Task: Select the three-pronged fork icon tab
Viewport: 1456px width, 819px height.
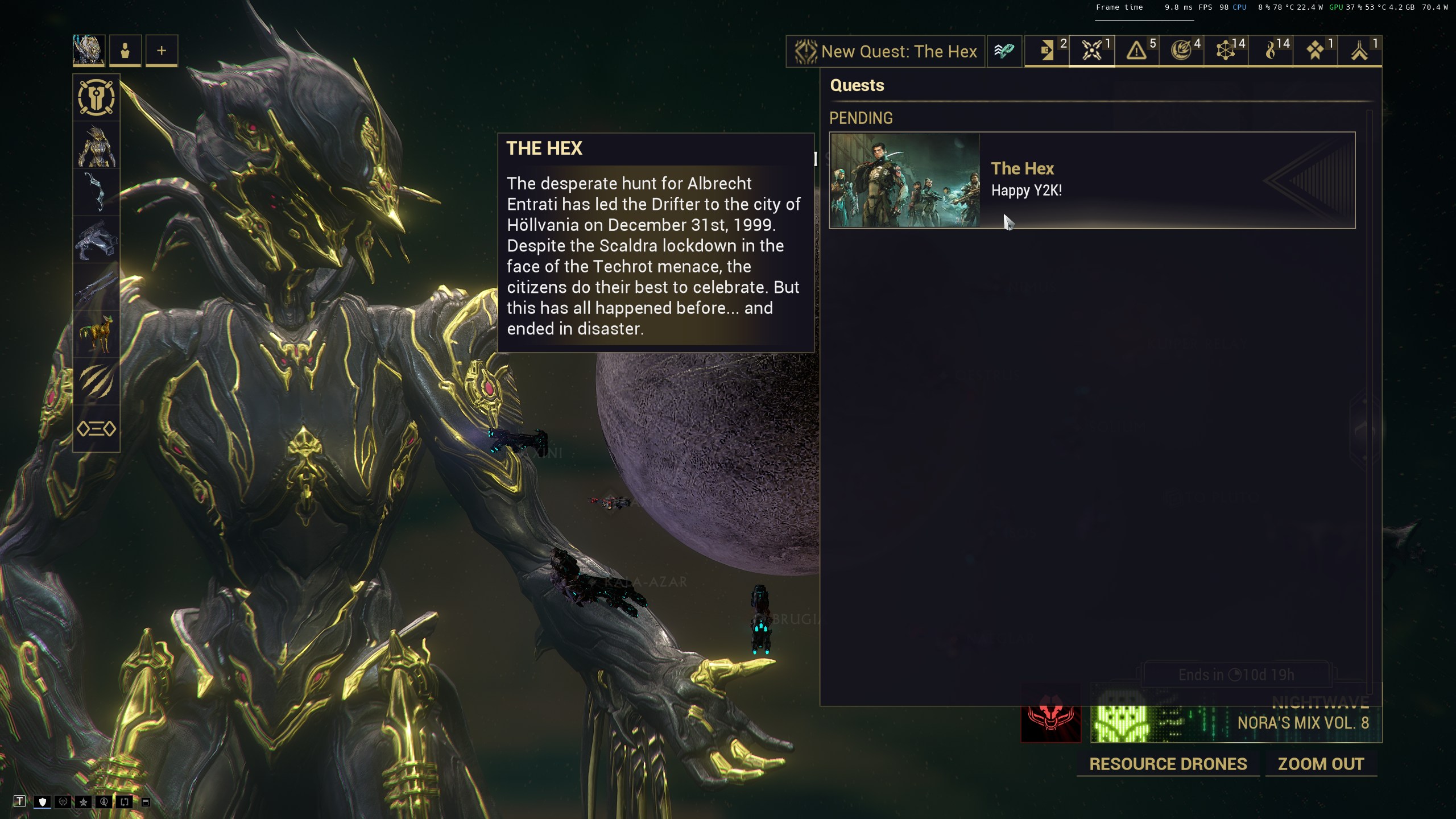Action: 1360,51
